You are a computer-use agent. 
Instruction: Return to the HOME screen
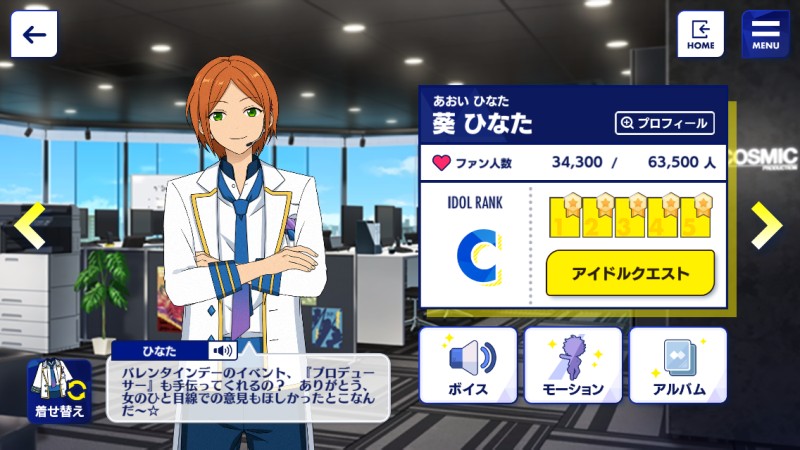pyautogui.click(x=700, y=34)
